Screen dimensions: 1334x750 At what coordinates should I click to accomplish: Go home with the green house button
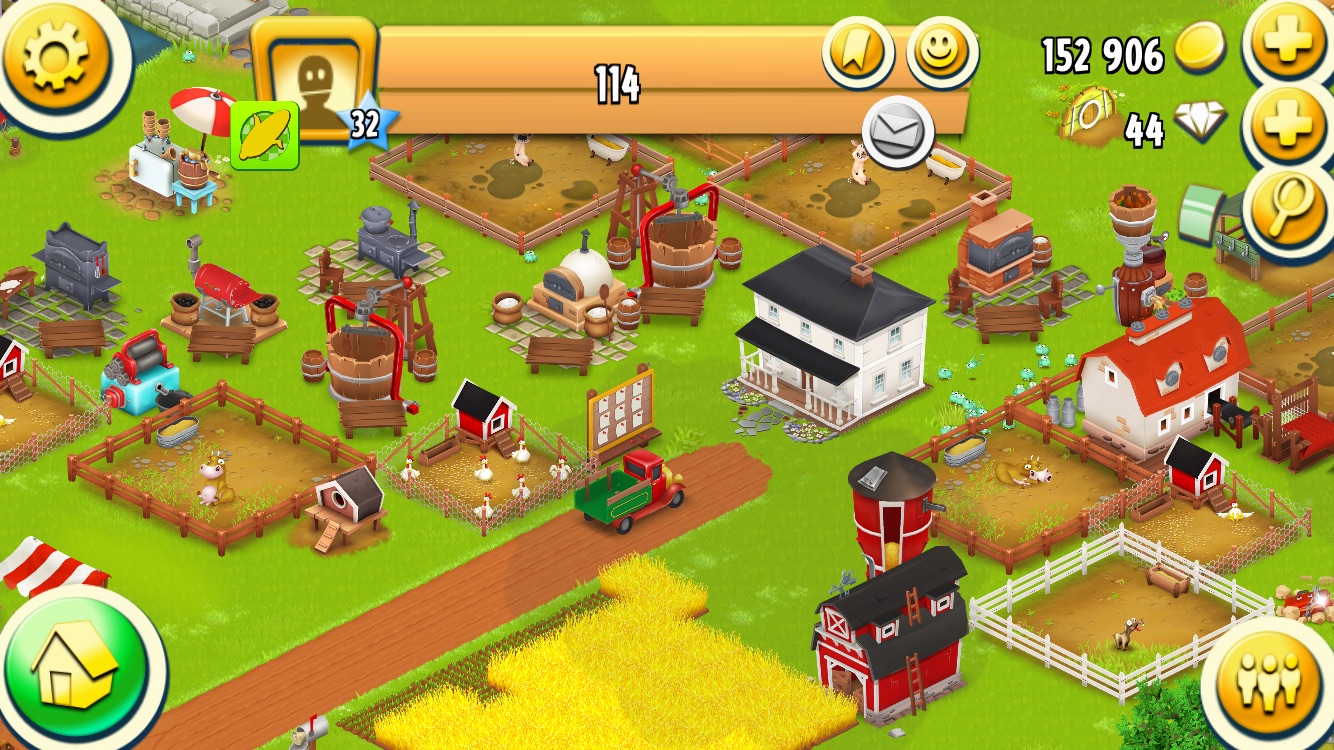(74, 664)
